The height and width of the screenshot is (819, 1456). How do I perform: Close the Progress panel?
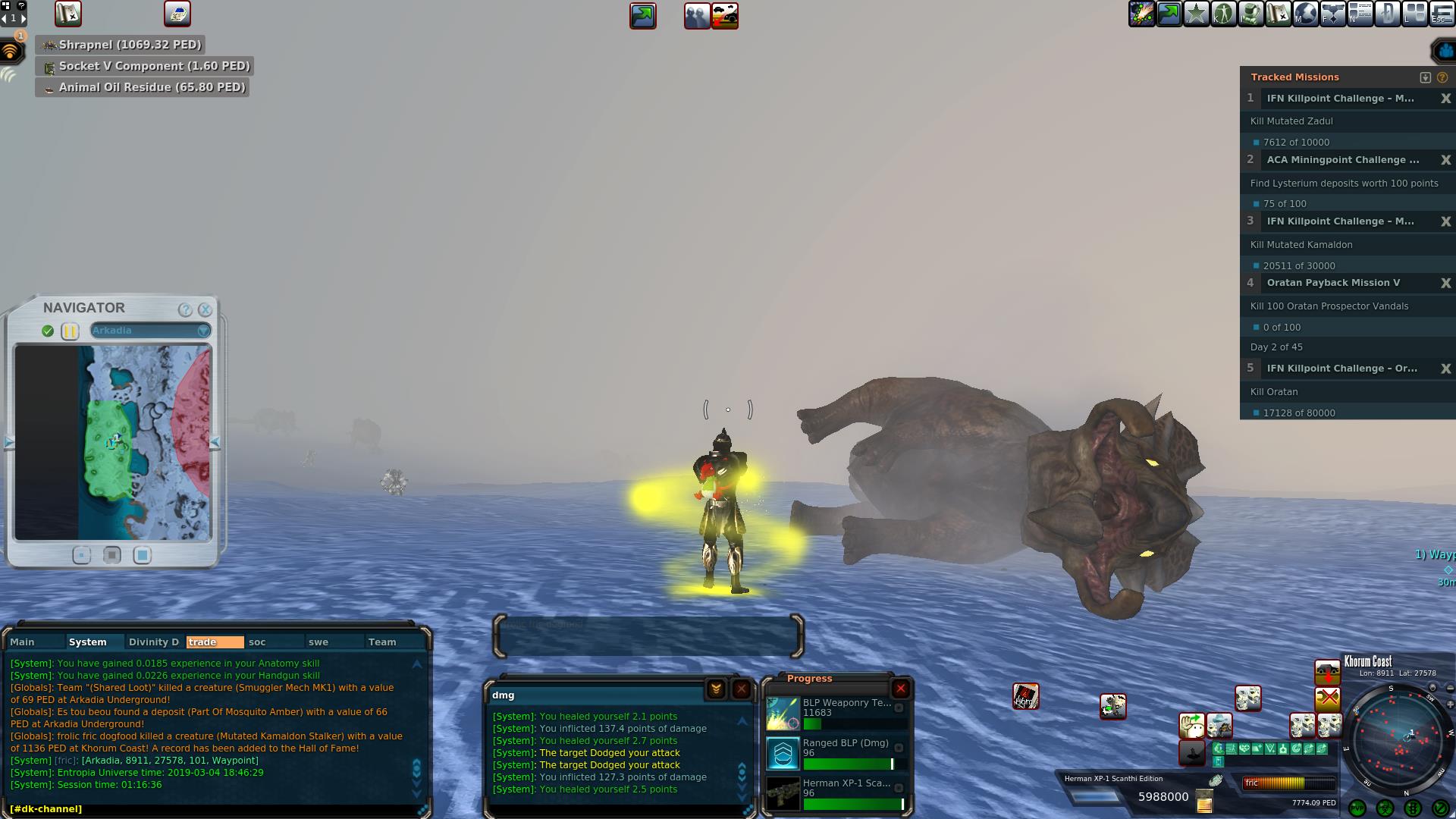click(900, 689)
